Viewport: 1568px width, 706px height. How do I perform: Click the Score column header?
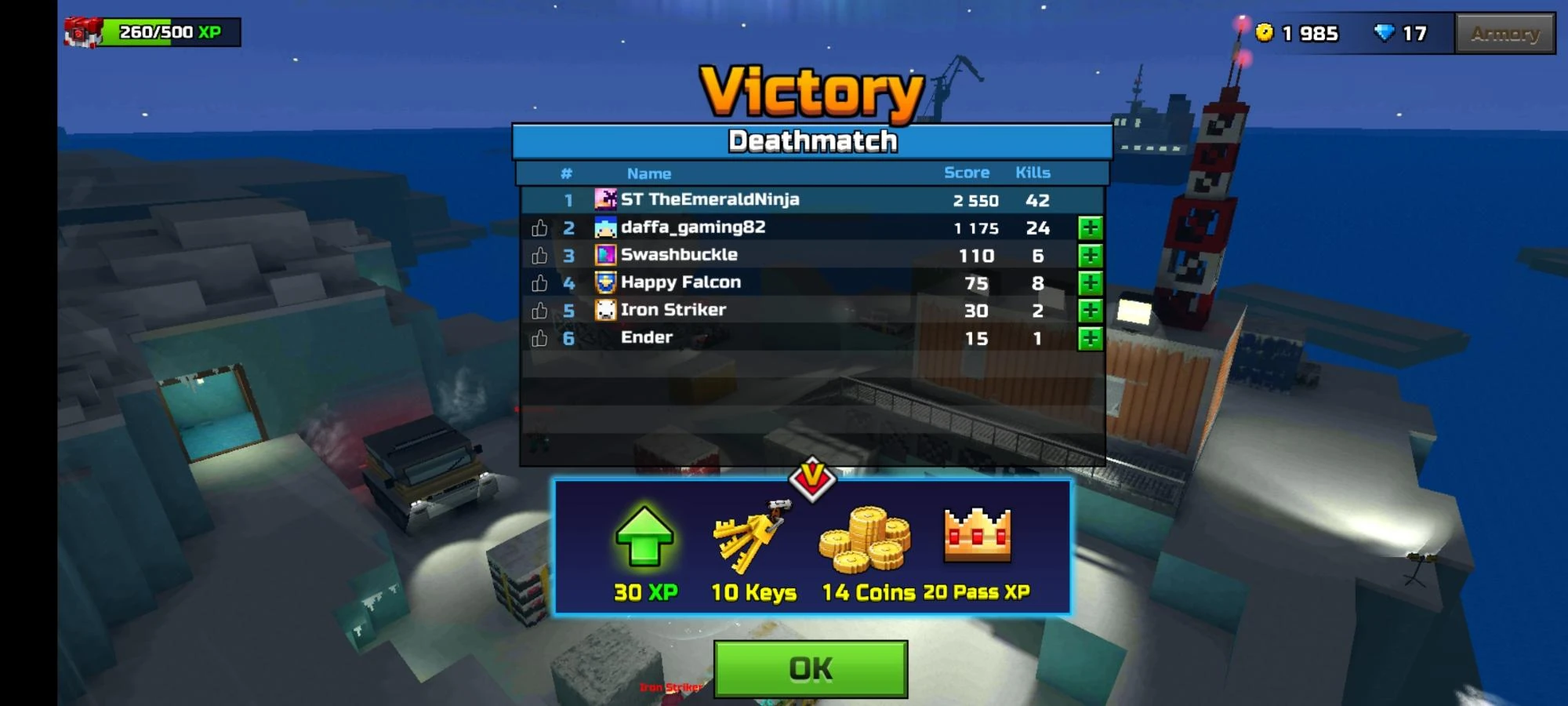(966, 173)
